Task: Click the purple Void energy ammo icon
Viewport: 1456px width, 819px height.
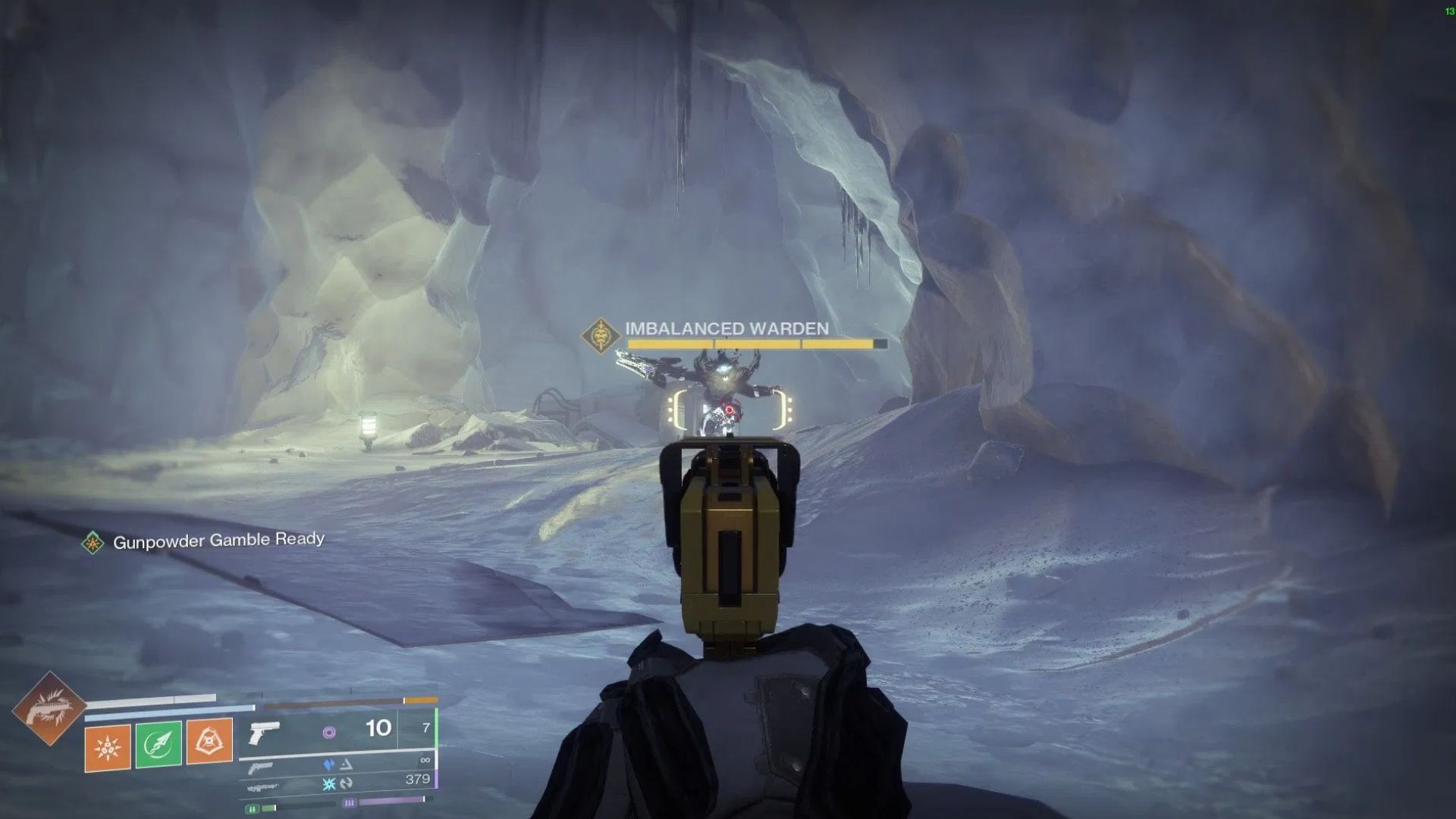Action: click(331, 733)
